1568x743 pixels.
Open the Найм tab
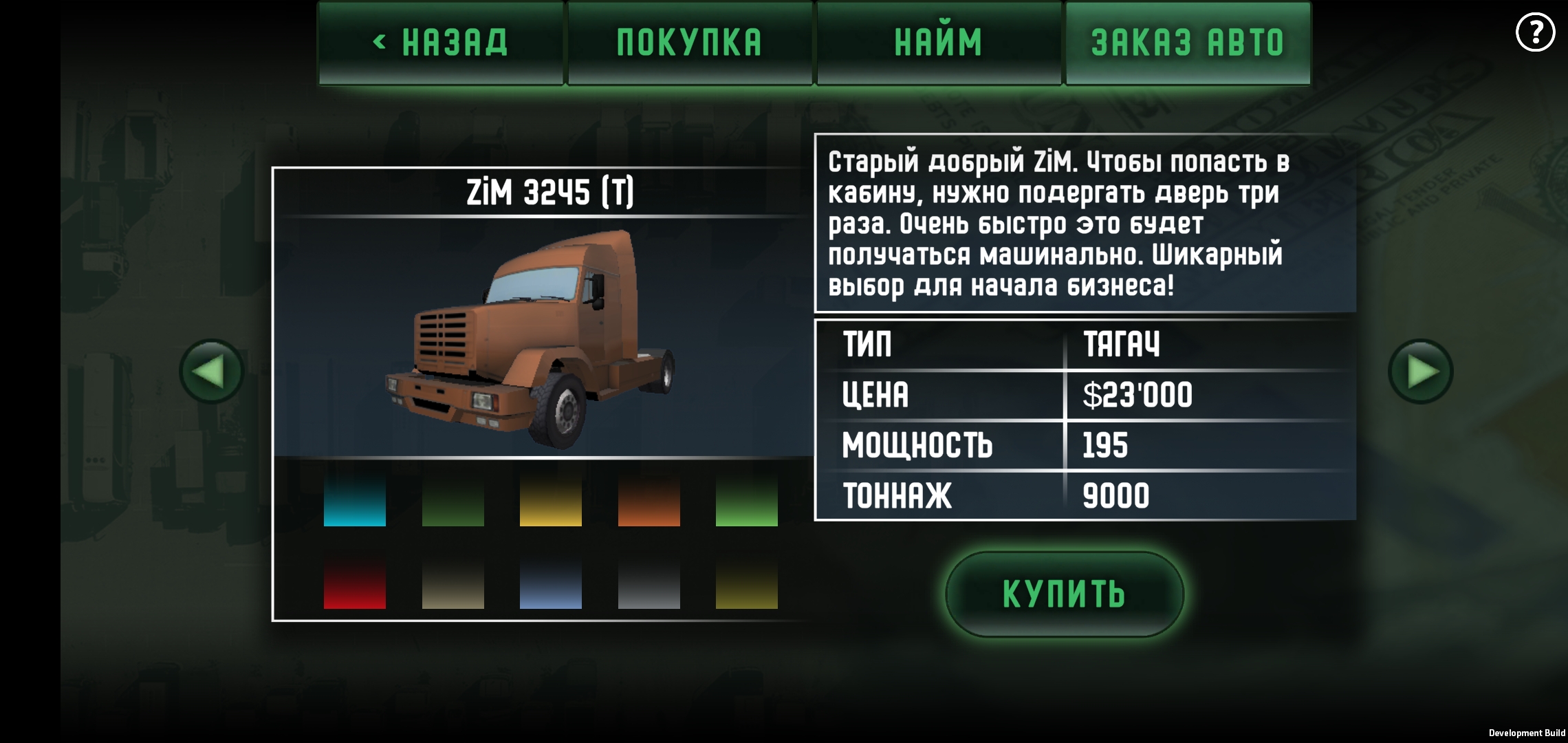click(939, 43)
